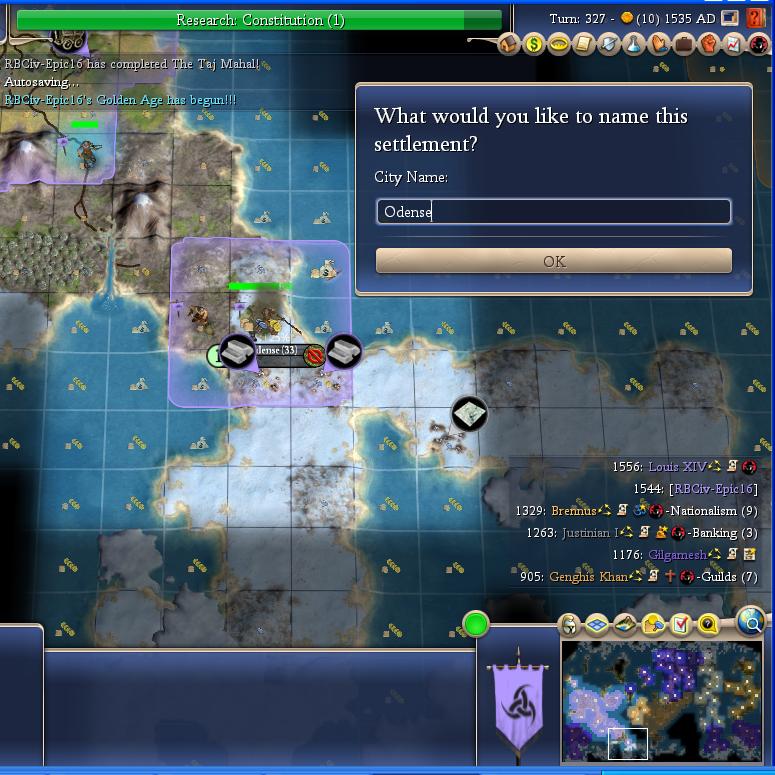The width and height of the screenshot is (775, 775).
Task: Click the minimap to move the view
Action: coord(662,699)
